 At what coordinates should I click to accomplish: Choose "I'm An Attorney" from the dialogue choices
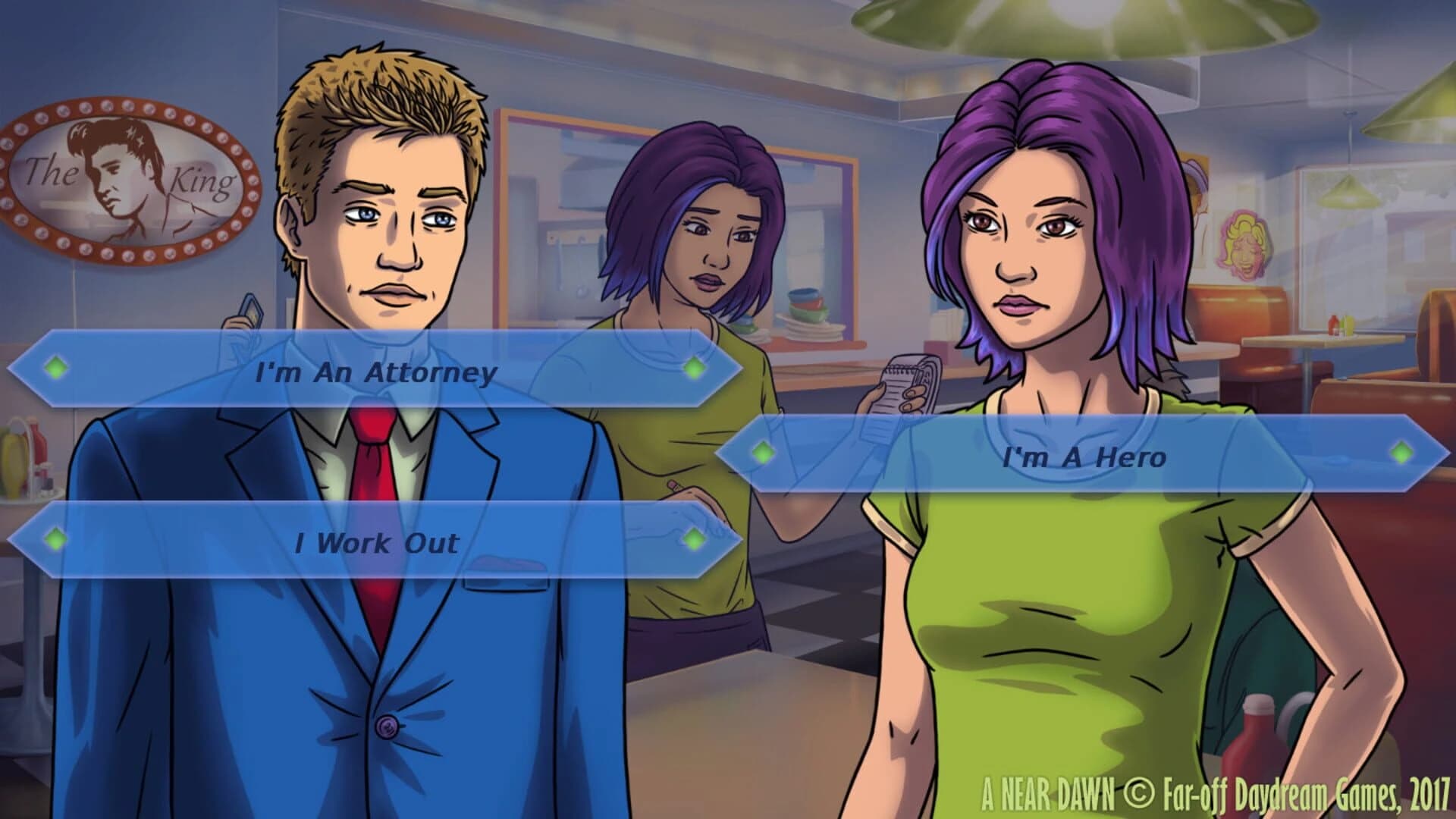[x=378, y=372]
